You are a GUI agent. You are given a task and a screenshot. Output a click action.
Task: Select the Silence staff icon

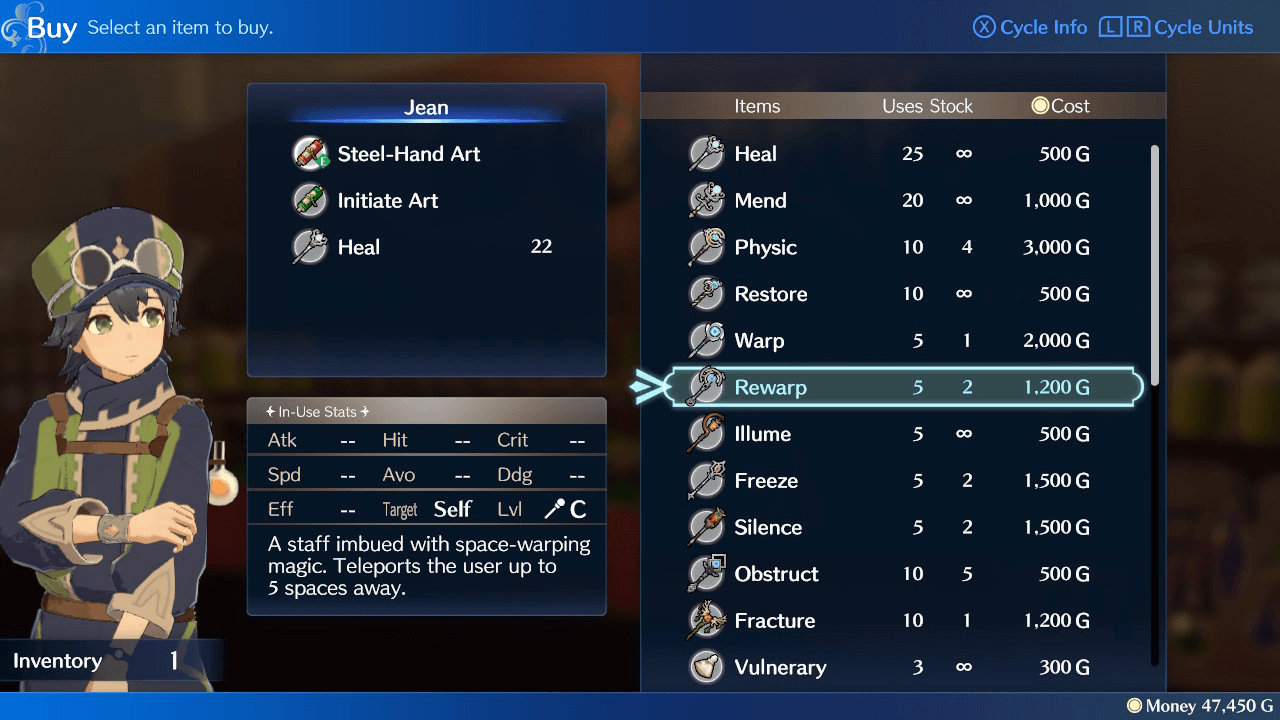pyautogui.click(x=707, y=527)
